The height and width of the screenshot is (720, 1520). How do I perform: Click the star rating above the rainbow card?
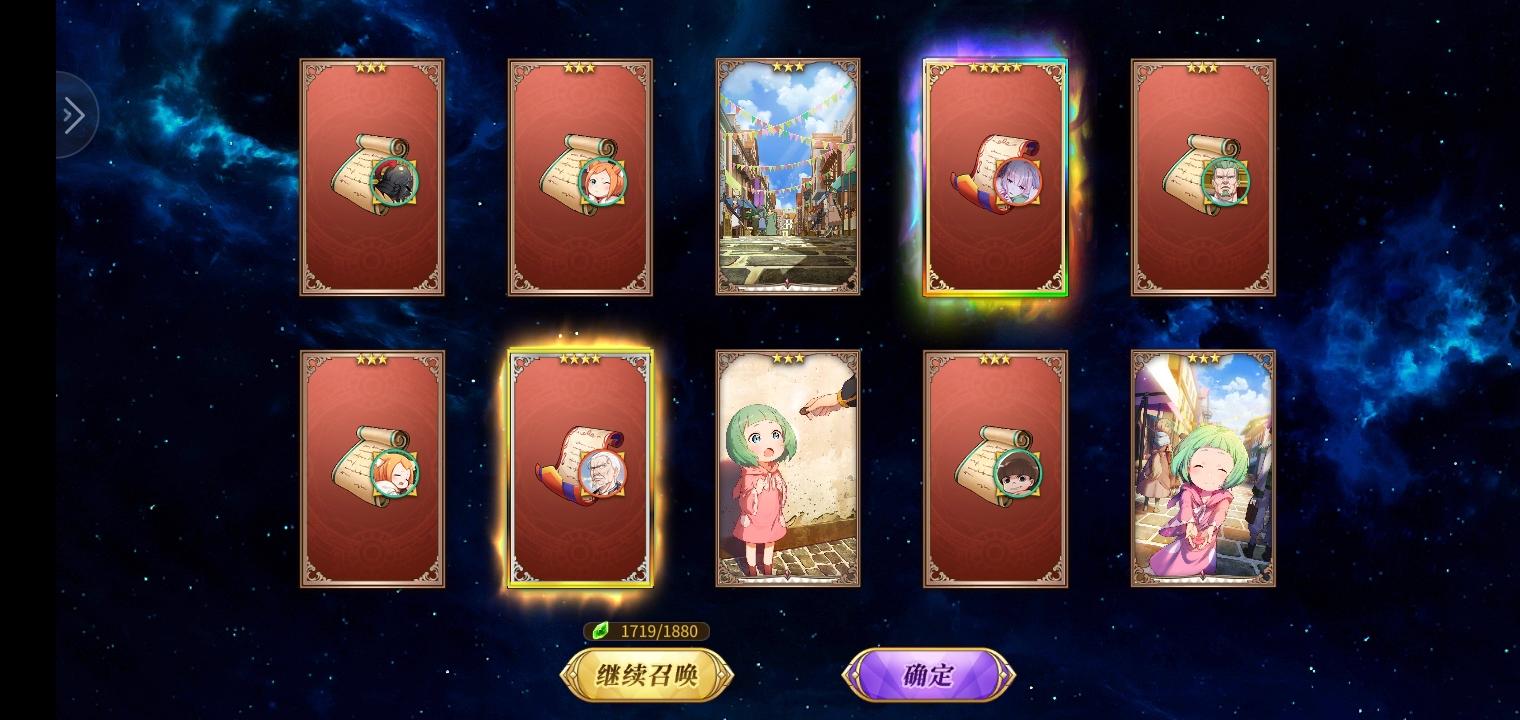[995, 65]
